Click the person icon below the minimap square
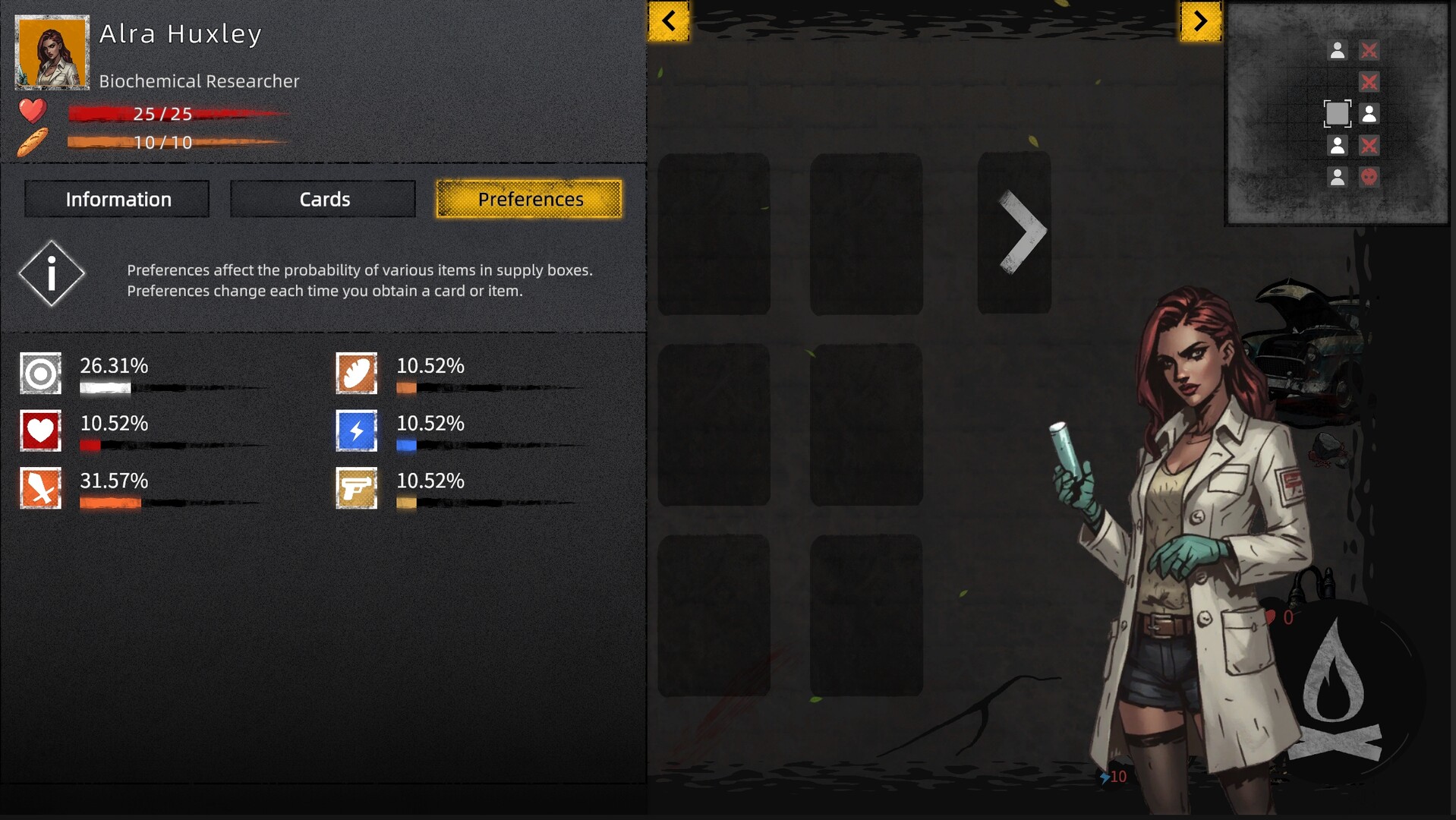Viewport: 1456px width, 820px height. click(1336, 144)
